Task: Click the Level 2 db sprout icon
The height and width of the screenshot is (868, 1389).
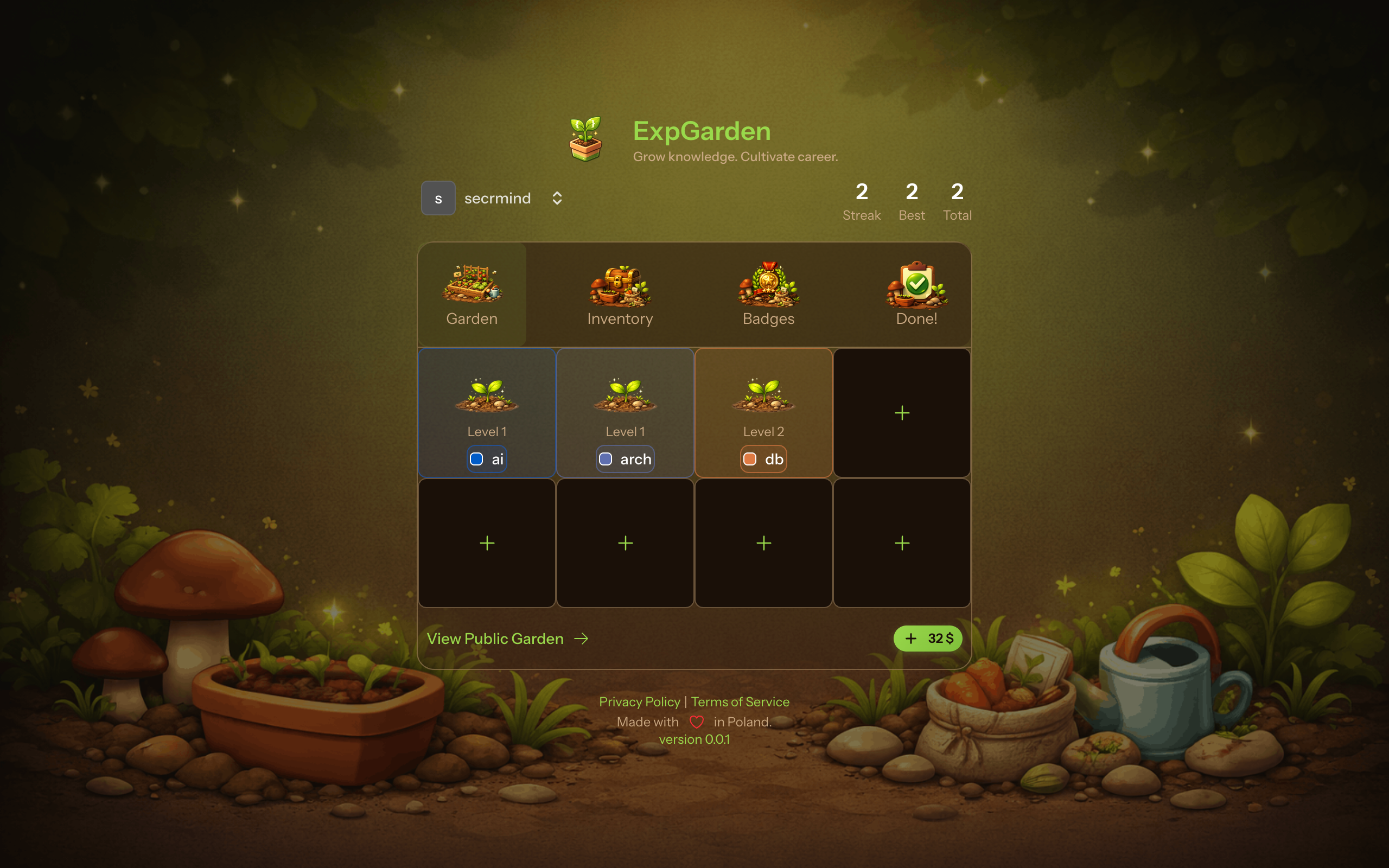Action: pyautogui.click(x=763, y=396)
